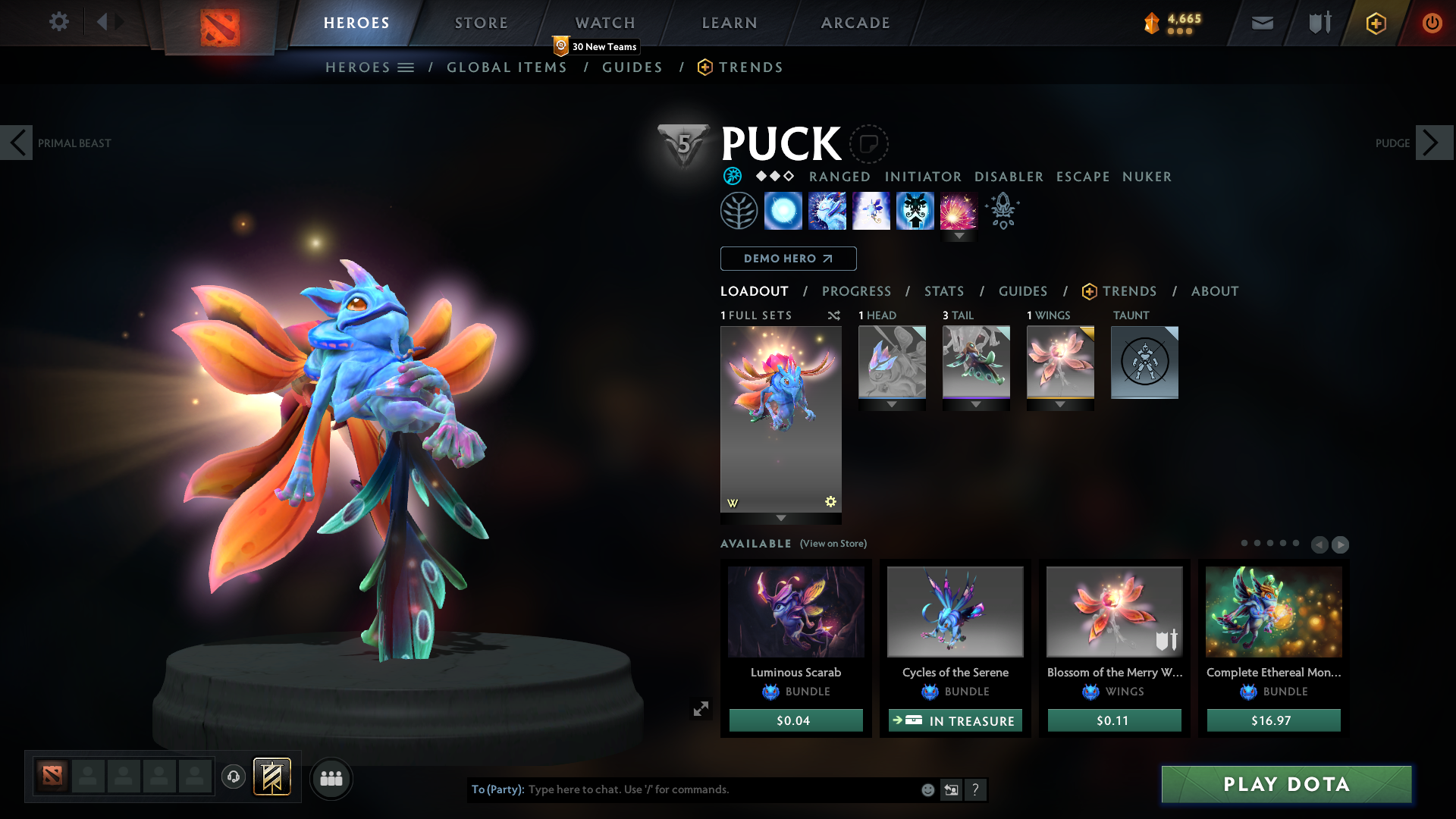1456x819 pixels.
Task: Open the settings gear icon
Action: pyautogui.click(x=59, y=22)
